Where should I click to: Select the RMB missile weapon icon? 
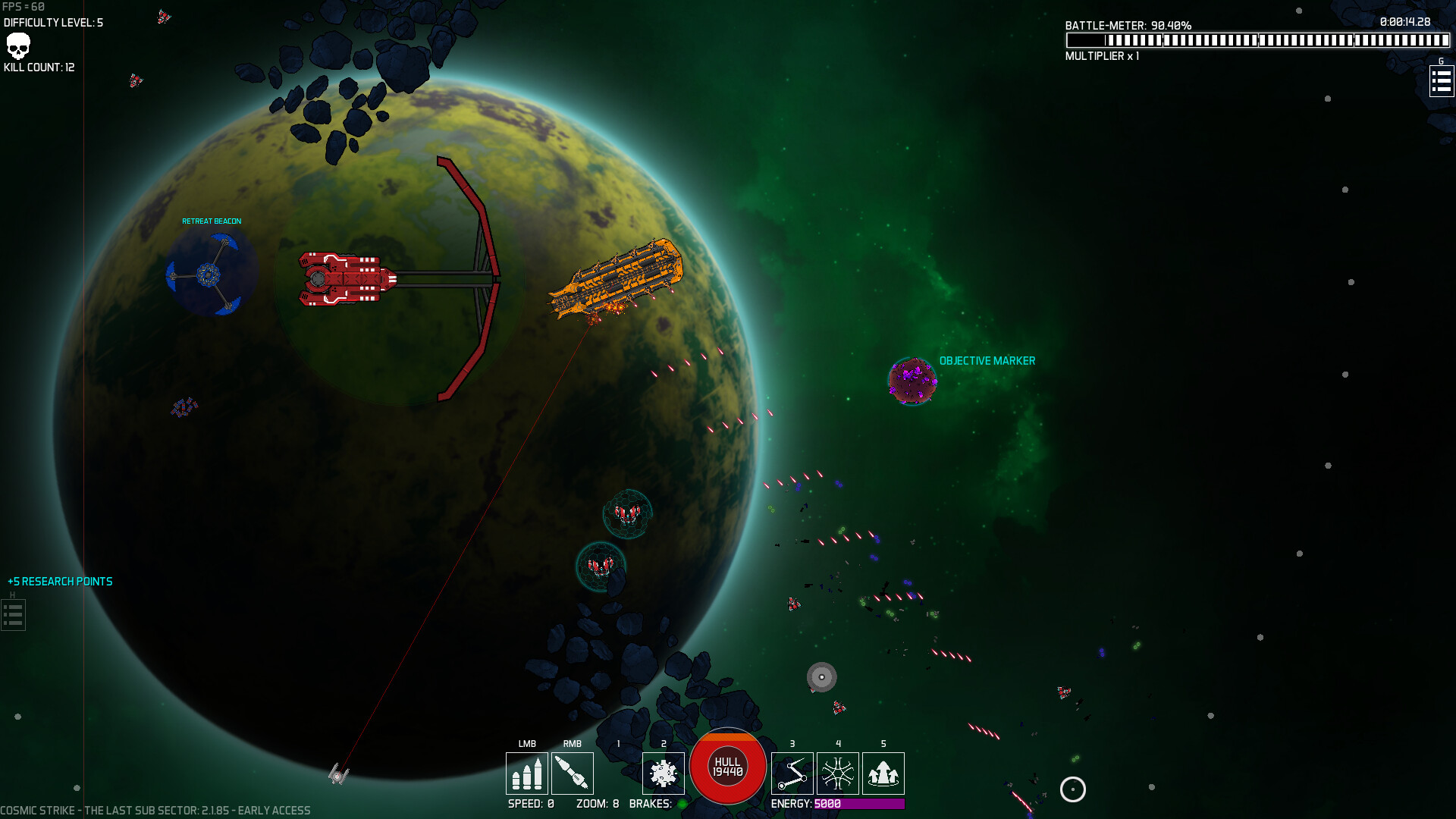point(573,773)
